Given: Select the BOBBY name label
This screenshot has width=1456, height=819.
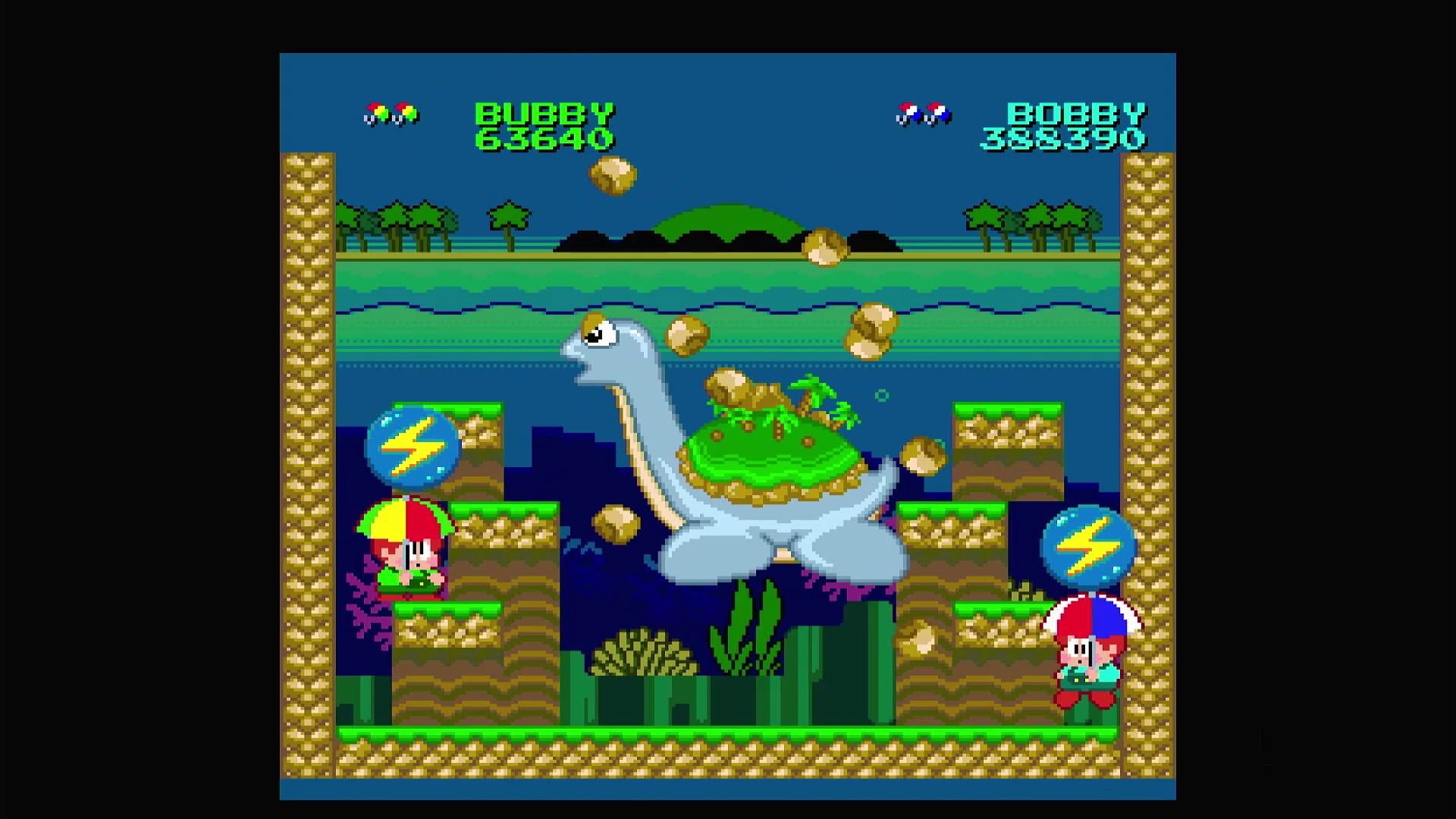Looking at the screenshot, I should tap(1072, 115).
